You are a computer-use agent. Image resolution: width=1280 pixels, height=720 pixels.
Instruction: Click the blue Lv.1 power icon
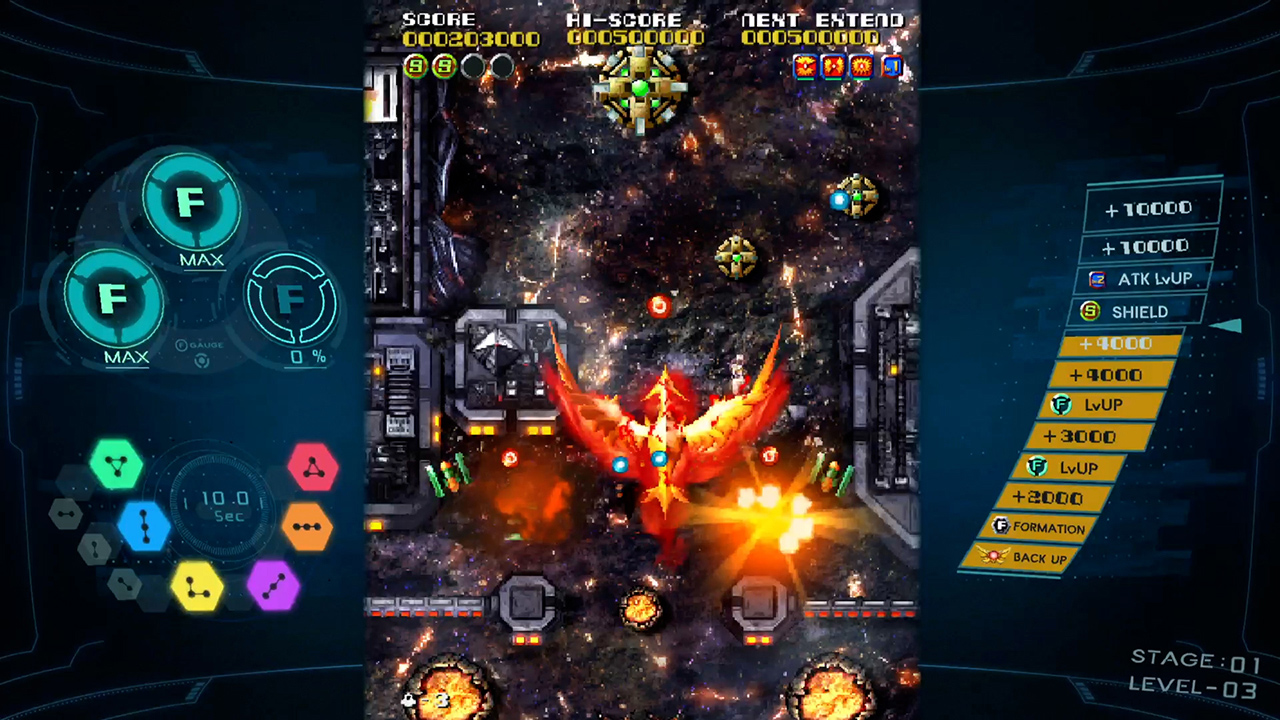(x=891, y=67)
